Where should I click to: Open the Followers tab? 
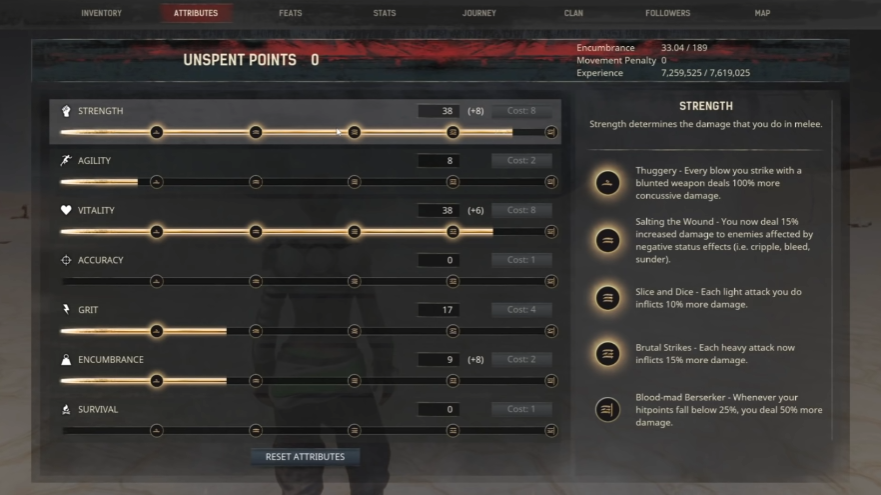click(x=667, y=13)
